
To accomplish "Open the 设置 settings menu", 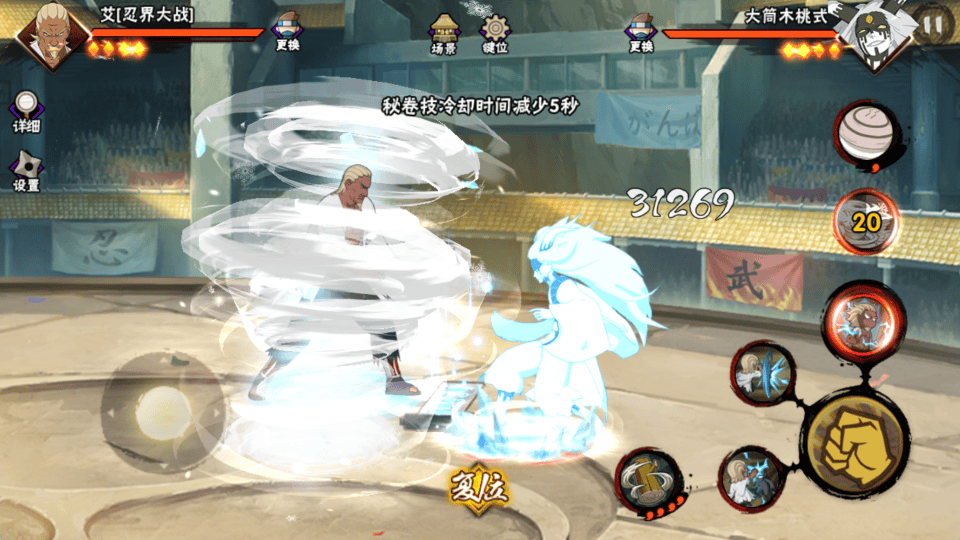I will 26,172.
